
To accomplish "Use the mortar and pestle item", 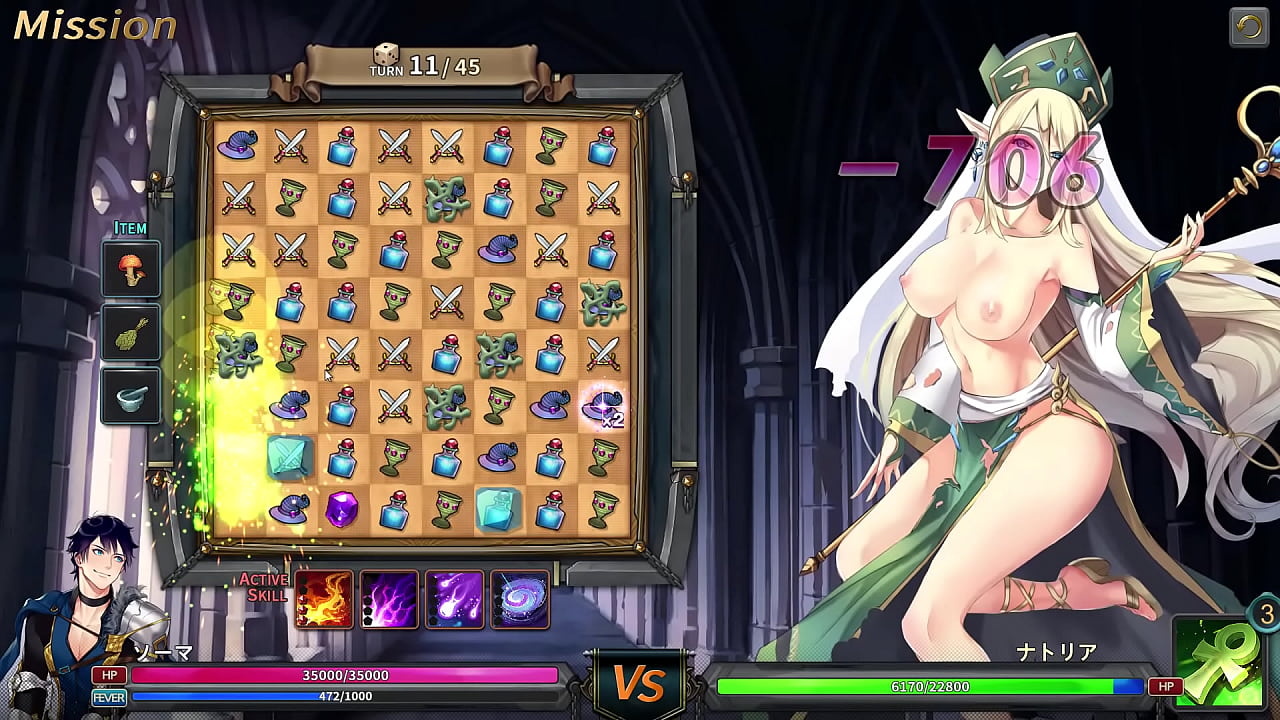I will pyautogui.click(x=131, y=396).
